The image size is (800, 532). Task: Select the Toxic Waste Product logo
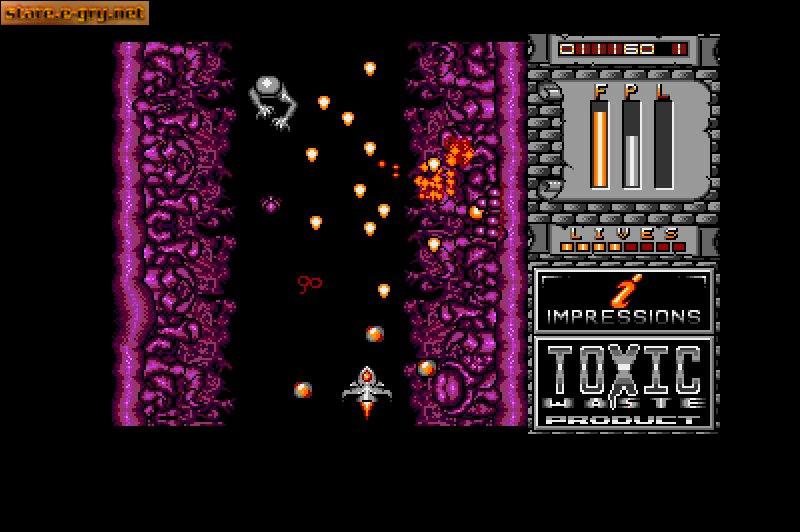point(624,383)
